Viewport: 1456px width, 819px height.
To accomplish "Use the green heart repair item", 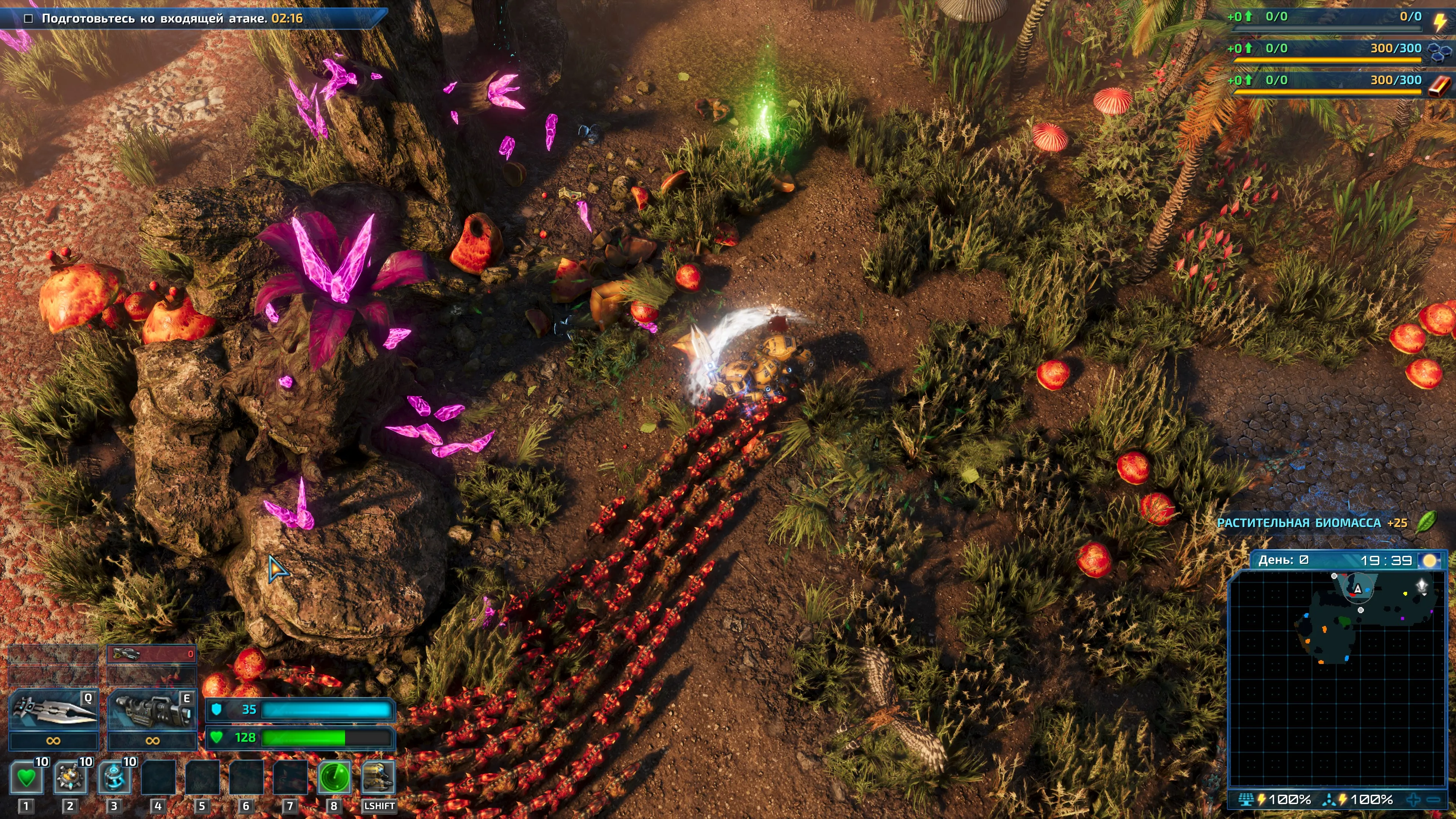I will (x=26, y=778).
